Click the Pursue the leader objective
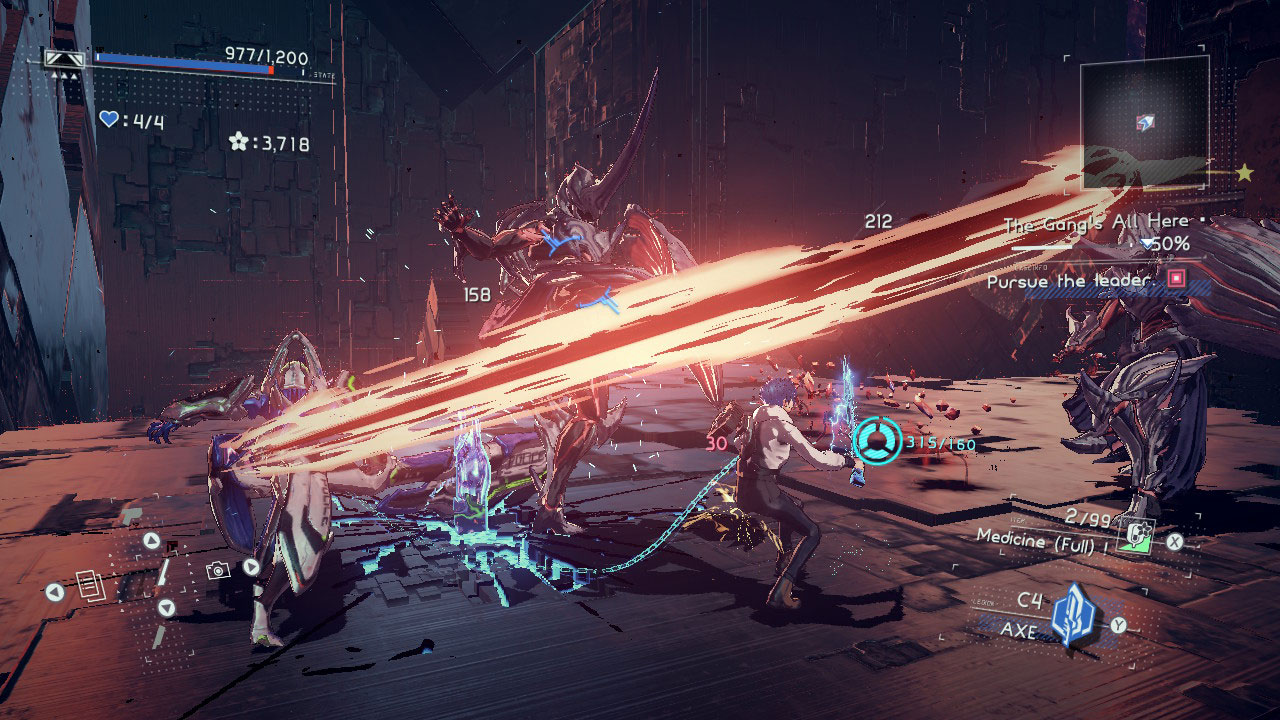Viewport: 1280px width, 720px height. pyautogui.click(x=1070, y=281)
